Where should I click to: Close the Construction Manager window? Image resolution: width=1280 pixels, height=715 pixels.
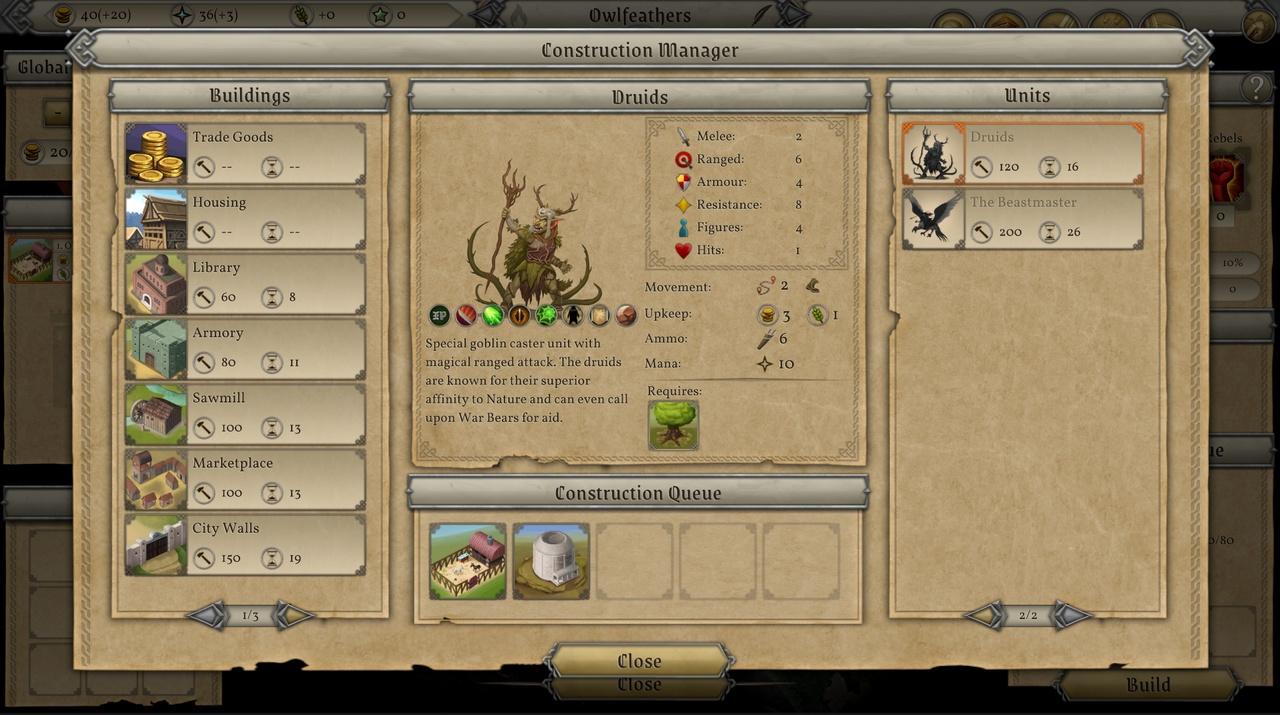click(x=639, y=661)
